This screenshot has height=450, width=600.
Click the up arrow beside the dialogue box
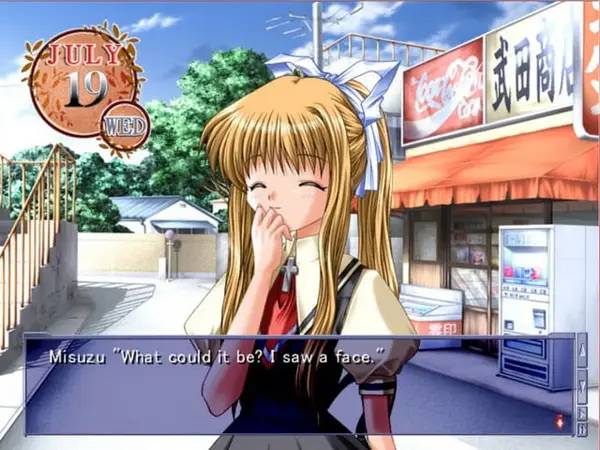coord(582,351)
